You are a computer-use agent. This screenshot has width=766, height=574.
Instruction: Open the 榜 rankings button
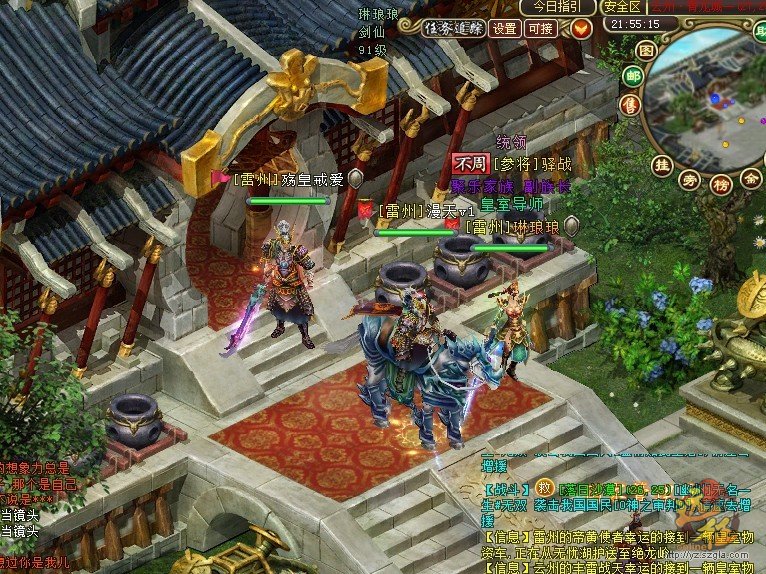(x=719, y=184)
